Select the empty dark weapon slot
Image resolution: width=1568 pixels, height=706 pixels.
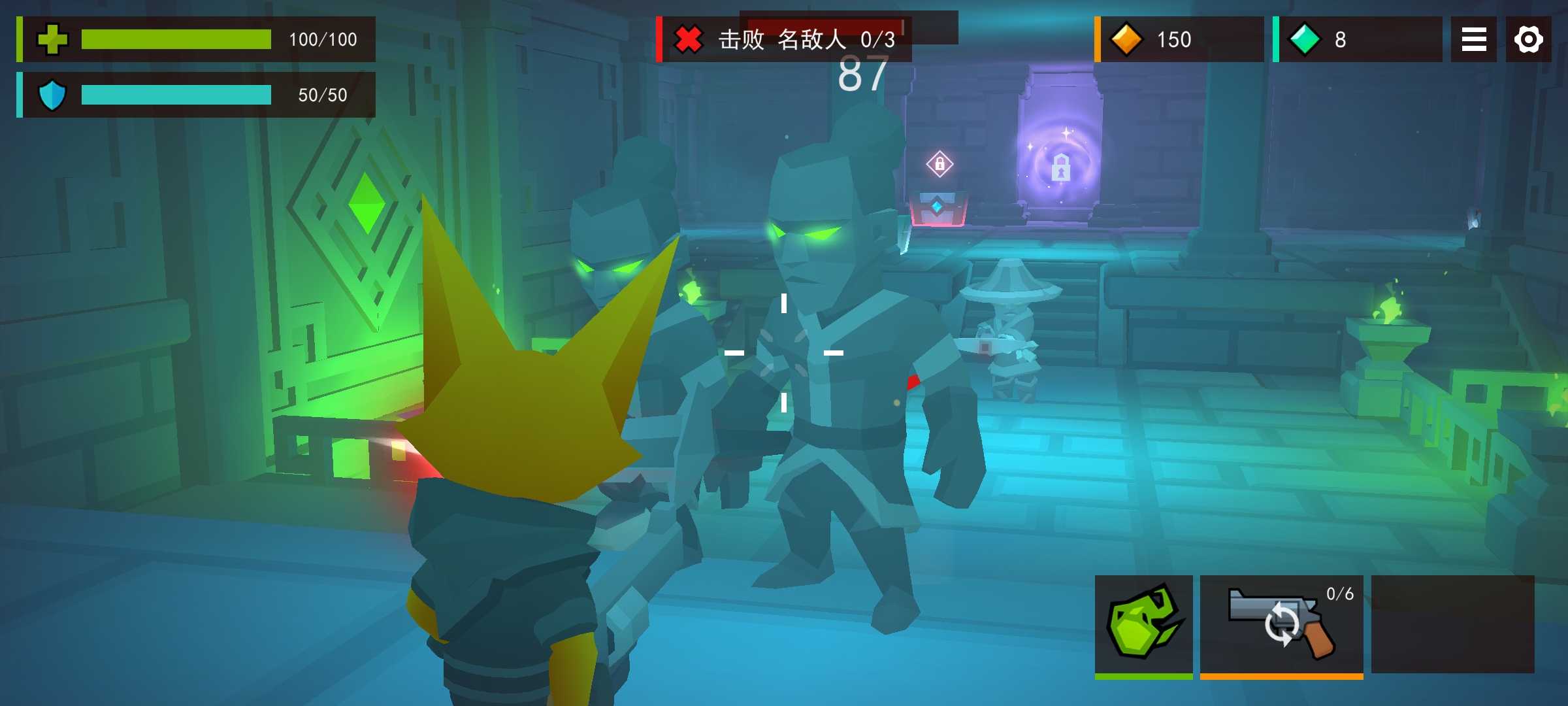(x=1452, y=624)
